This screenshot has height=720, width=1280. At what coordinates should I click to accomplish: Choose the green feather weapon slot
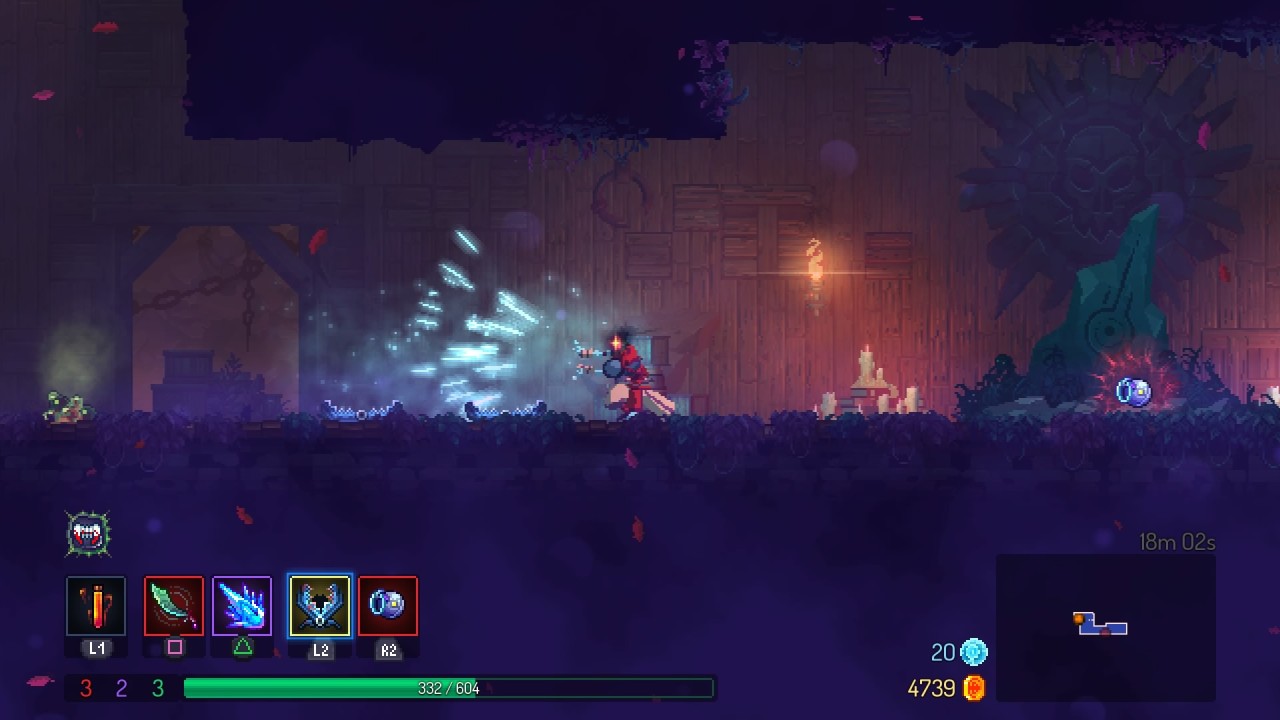(x=174, y=606)
